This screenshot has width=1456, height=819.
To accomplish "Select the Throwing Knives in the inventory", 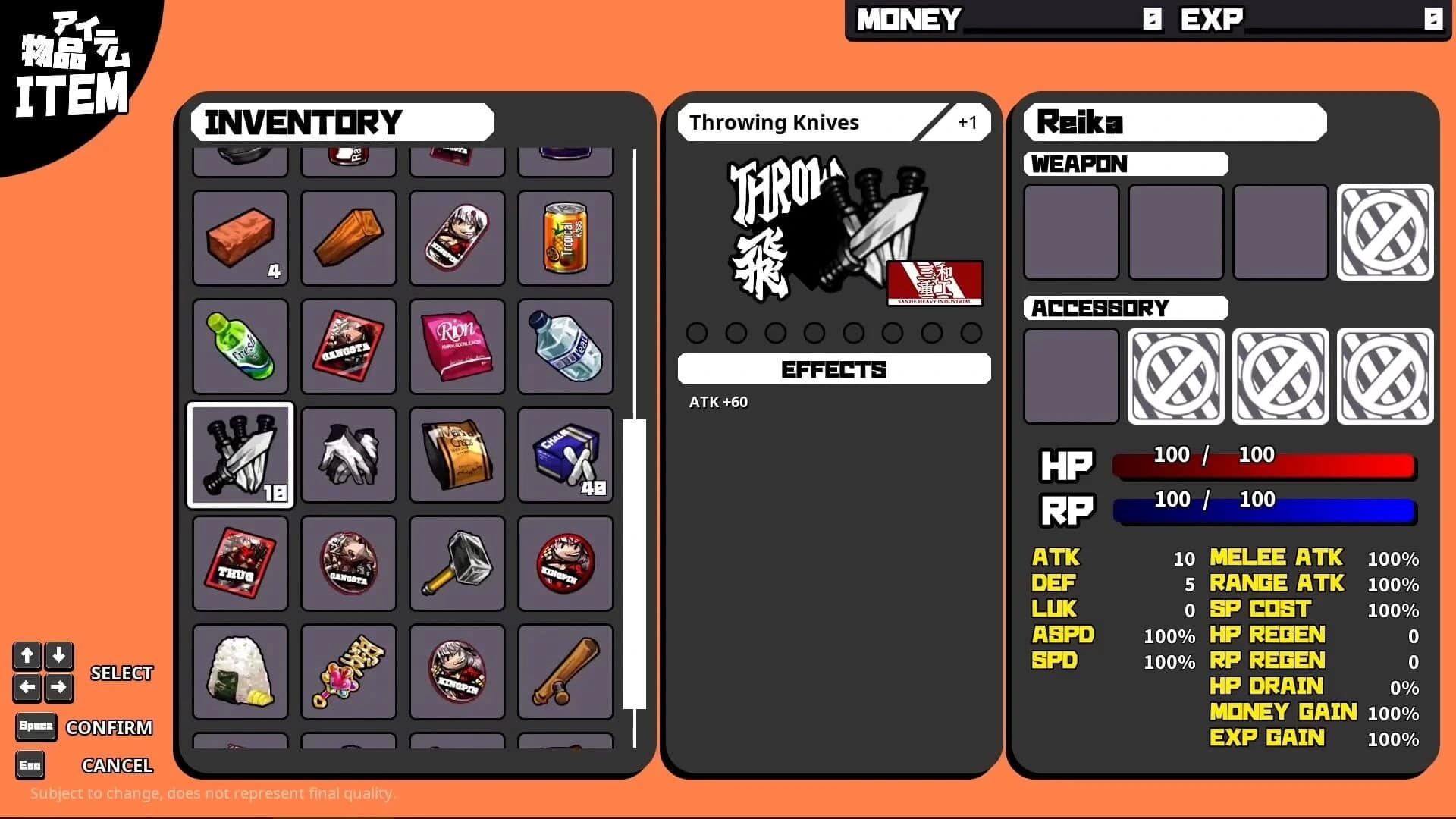I will pos(240,455).
